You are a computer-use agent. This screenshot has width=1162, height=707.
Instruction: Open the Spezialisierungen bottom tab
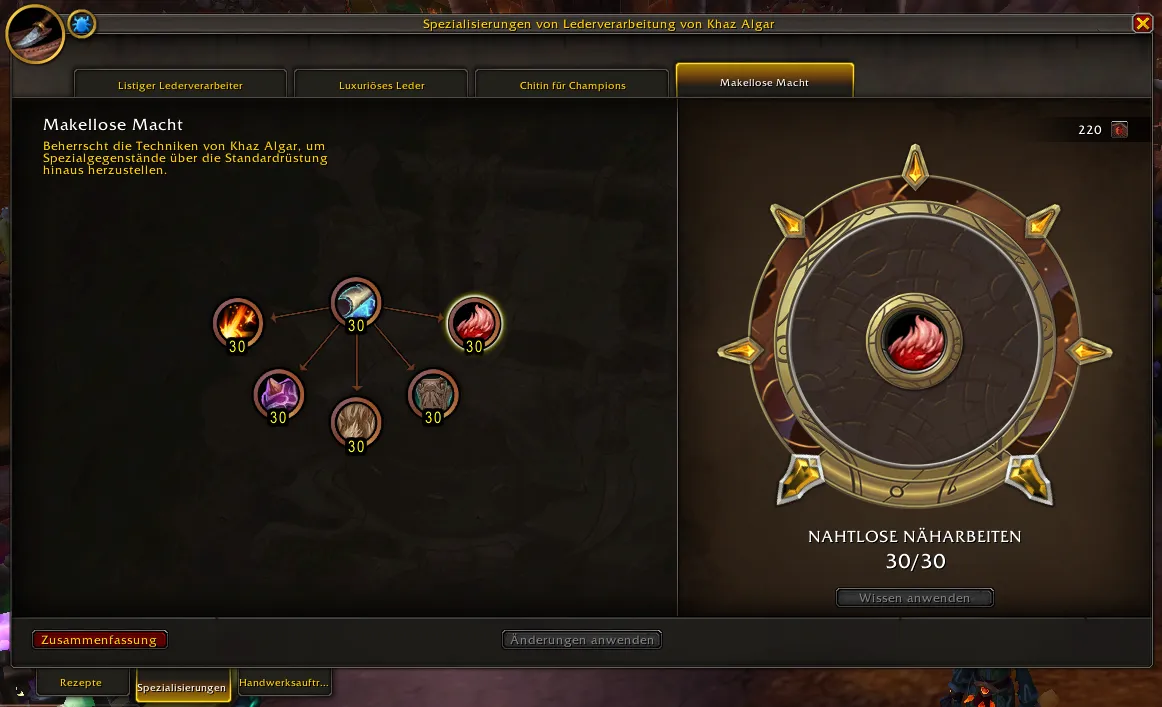click(x=182, y=687)
